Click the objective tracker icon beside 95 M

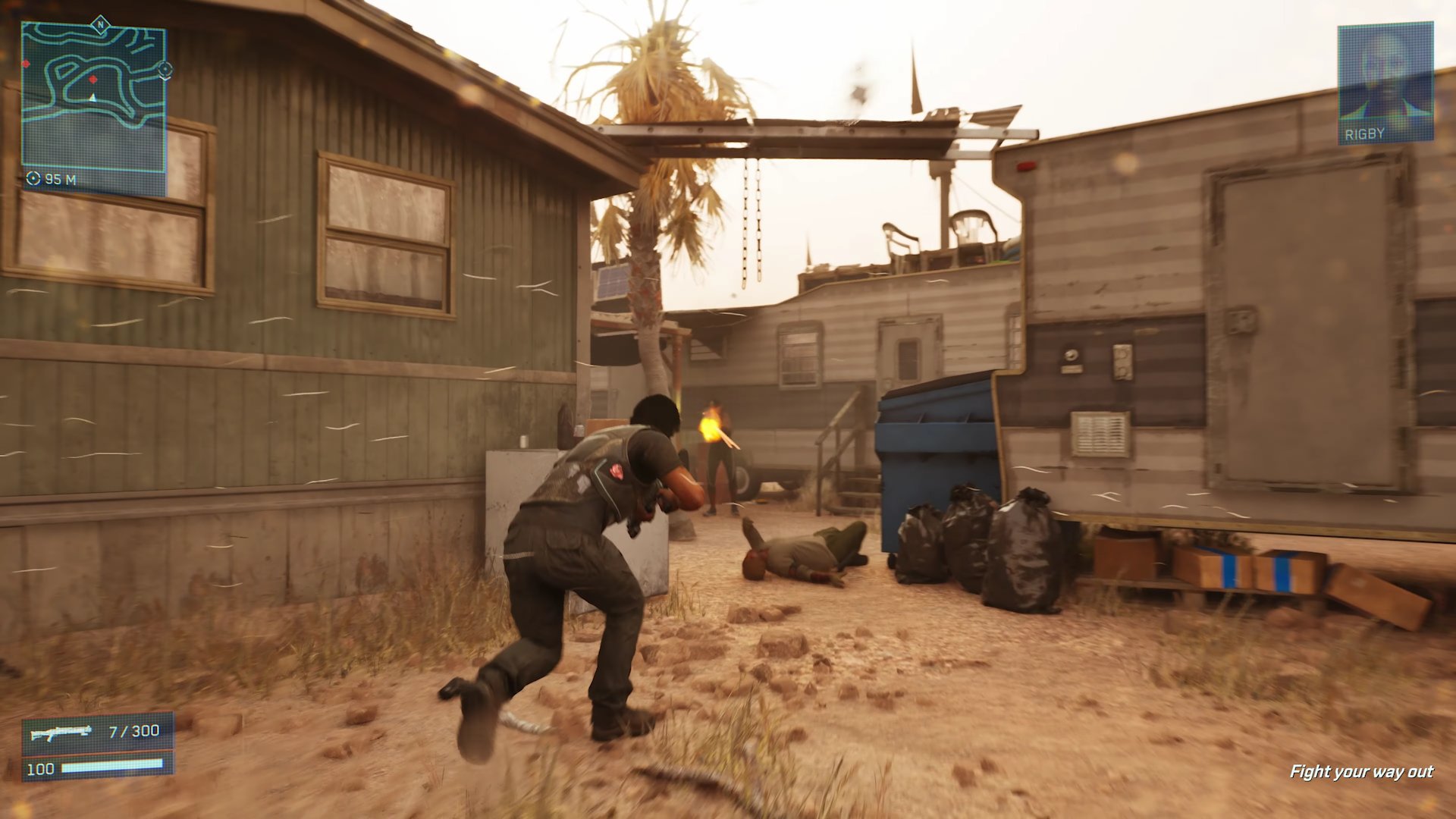point(33,178)
